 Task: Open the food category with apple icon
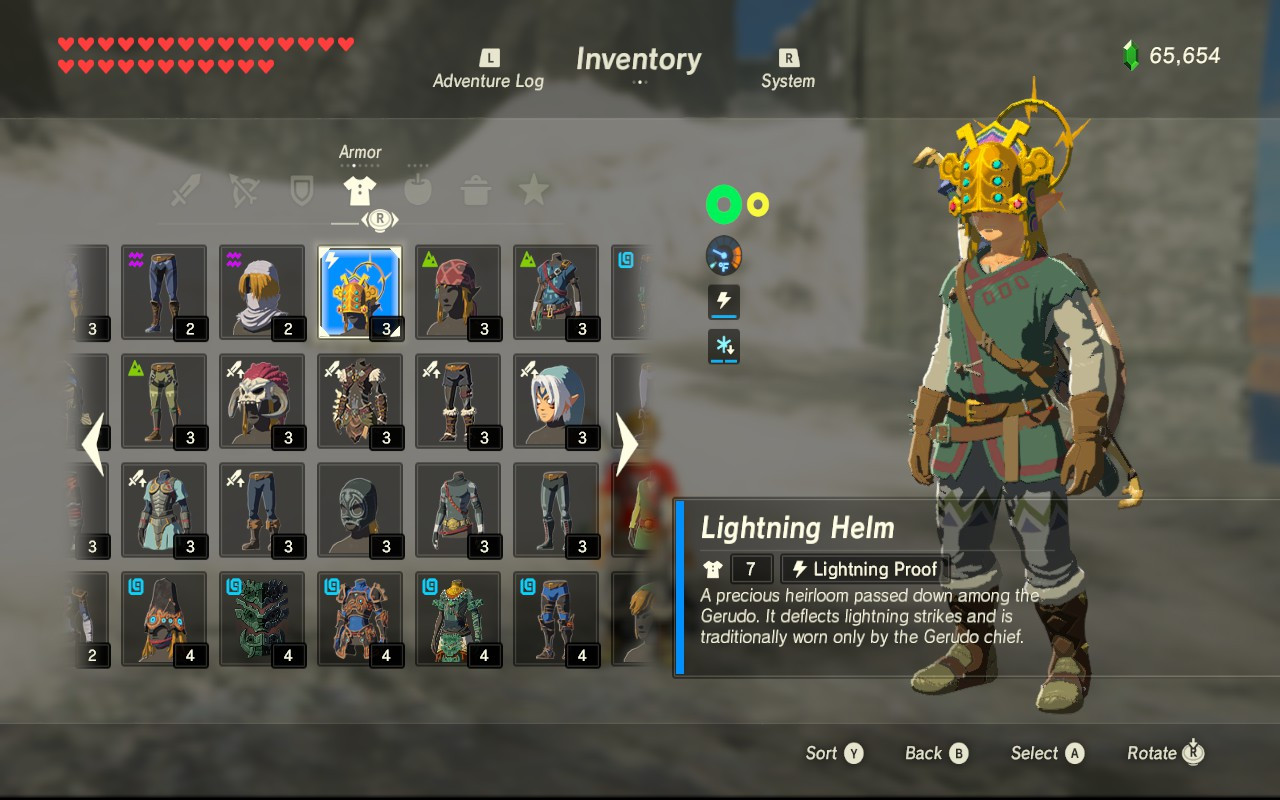point(416,190)
